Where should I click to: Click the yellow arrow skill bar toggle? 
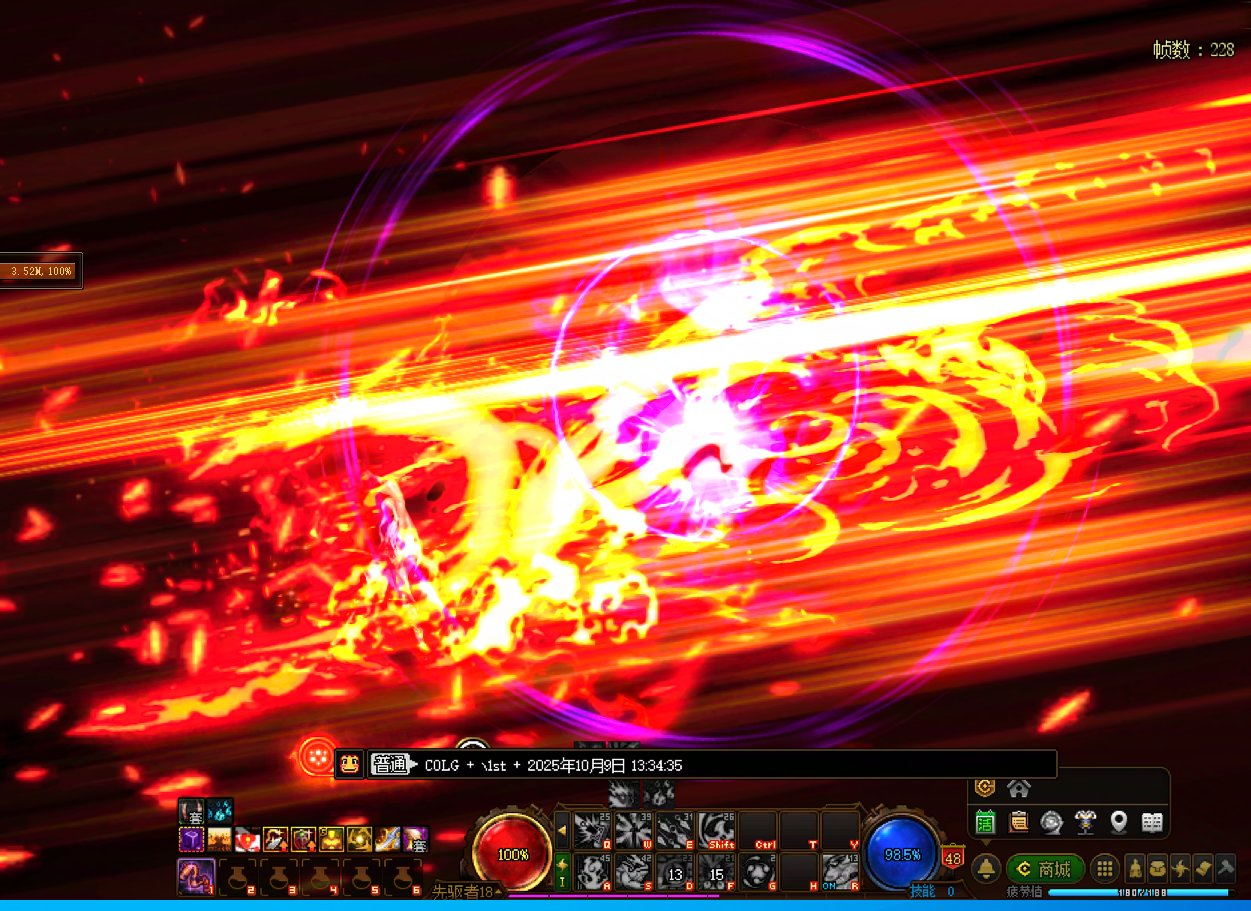point(562,830)
